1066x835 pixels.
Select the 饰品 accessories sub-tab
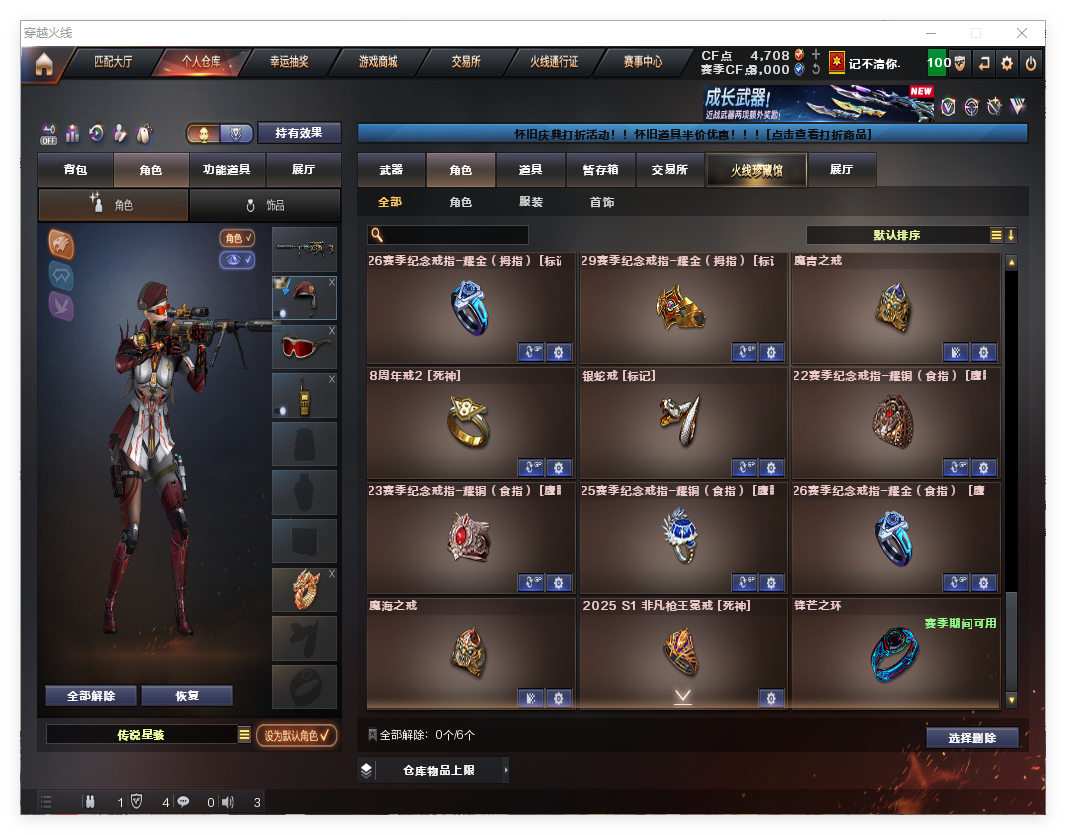(265, 205)
